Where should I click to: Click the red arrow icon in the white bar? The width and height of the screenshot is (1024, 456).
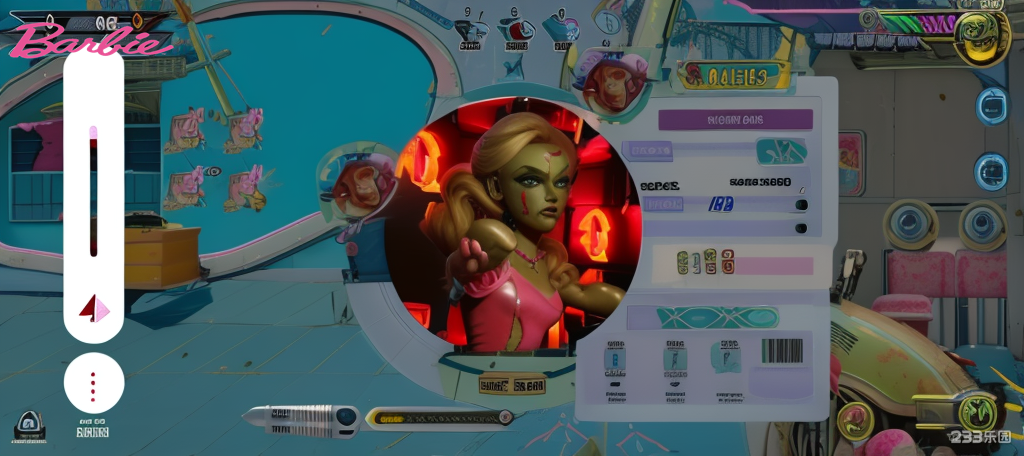tap(93, 308)
